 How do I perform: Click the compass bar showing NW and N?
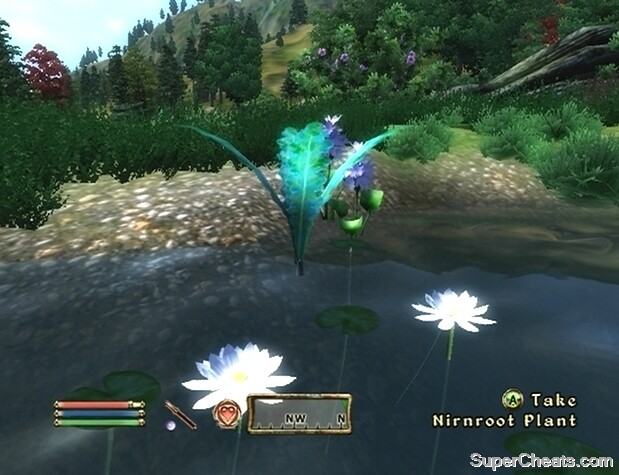click(299, 413)
